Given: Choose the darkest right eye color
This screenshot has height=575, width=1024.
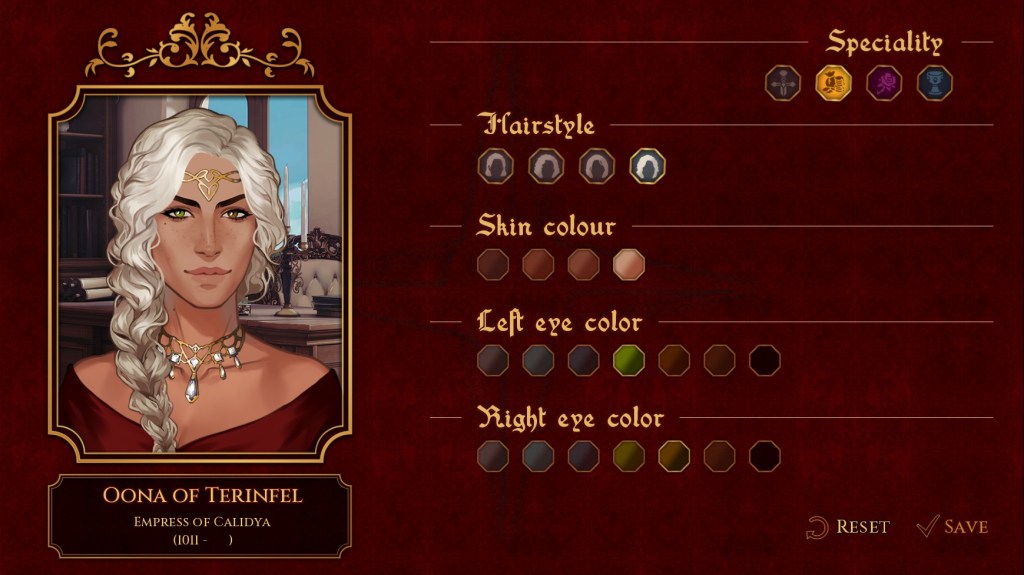Looking at the screenshot, I should click(x=765, y=456).
